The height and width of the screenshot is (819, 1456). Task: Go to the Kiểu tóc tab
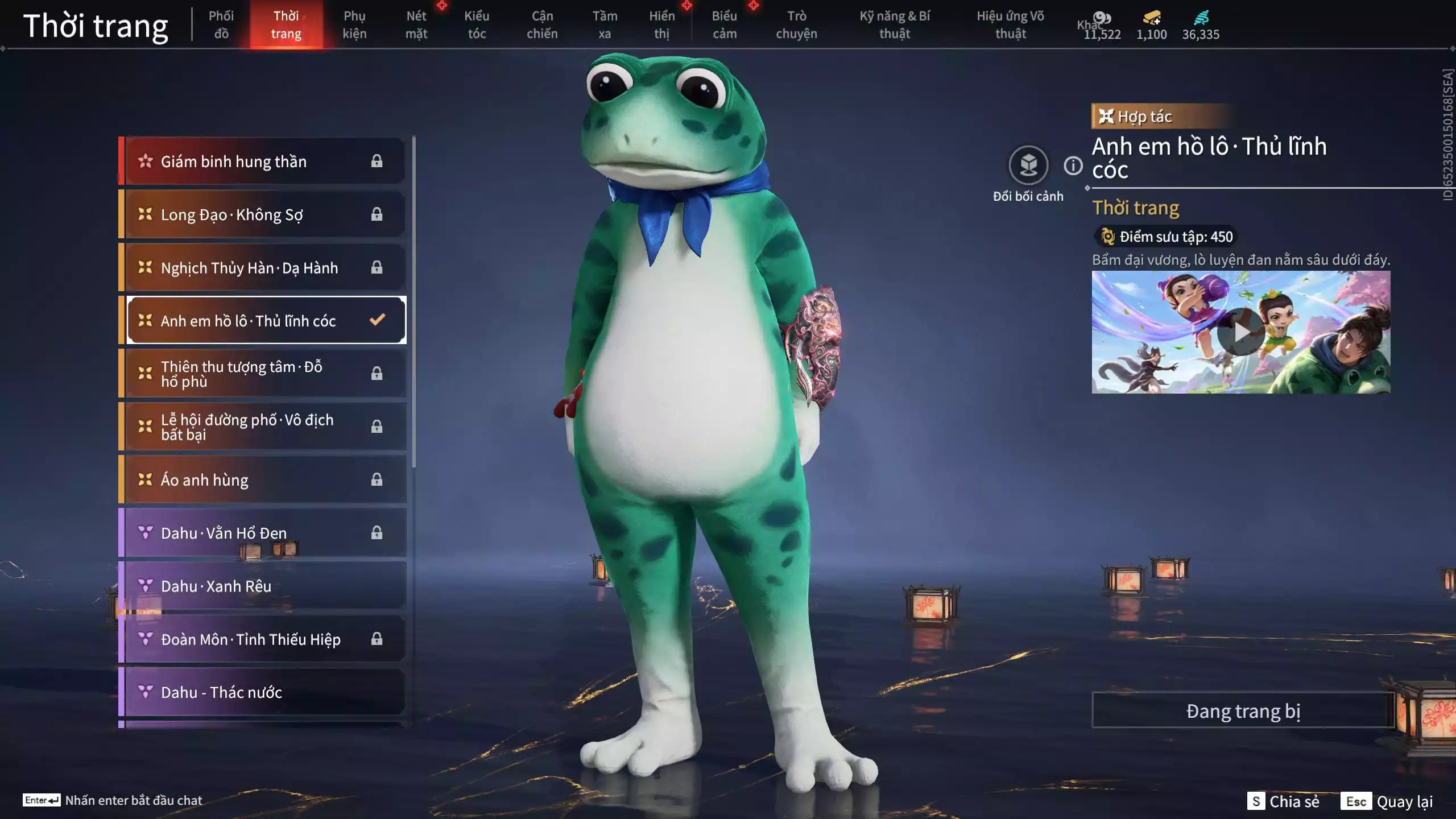coord(477,25)
